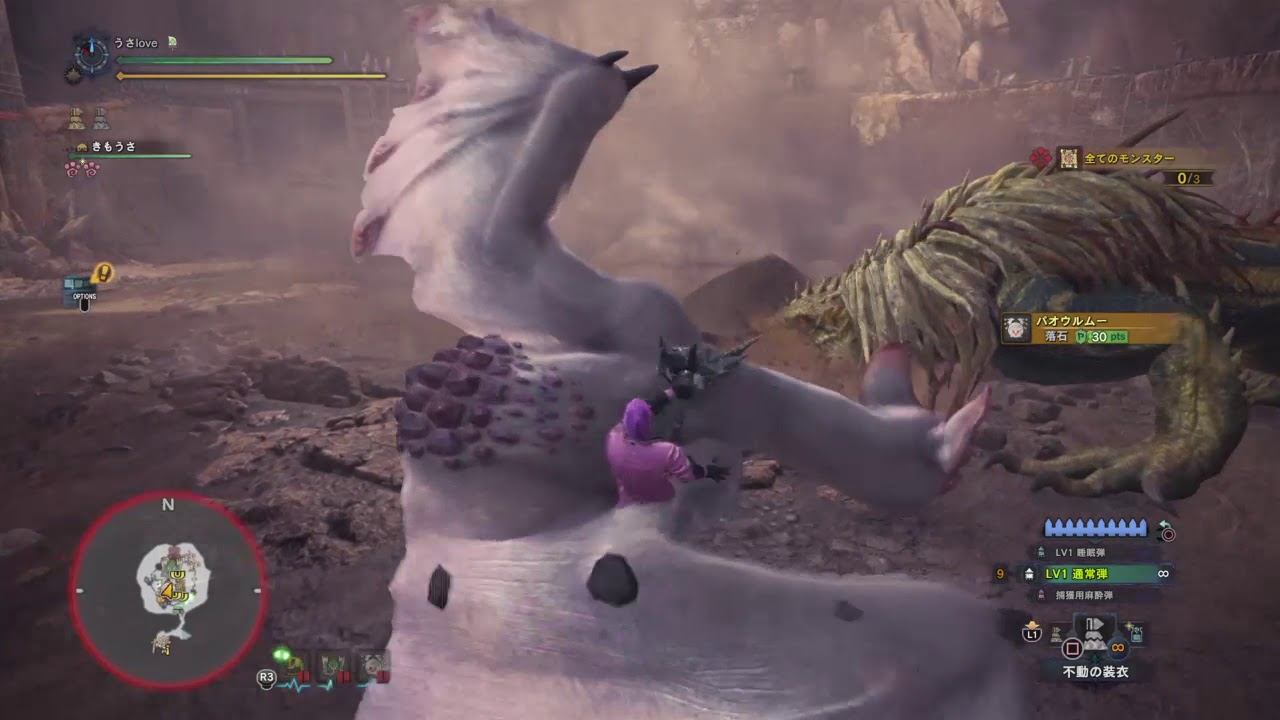Click the first mantle status icon
This screenshot has width=1280, height=720.
click(x=76, y=119)
